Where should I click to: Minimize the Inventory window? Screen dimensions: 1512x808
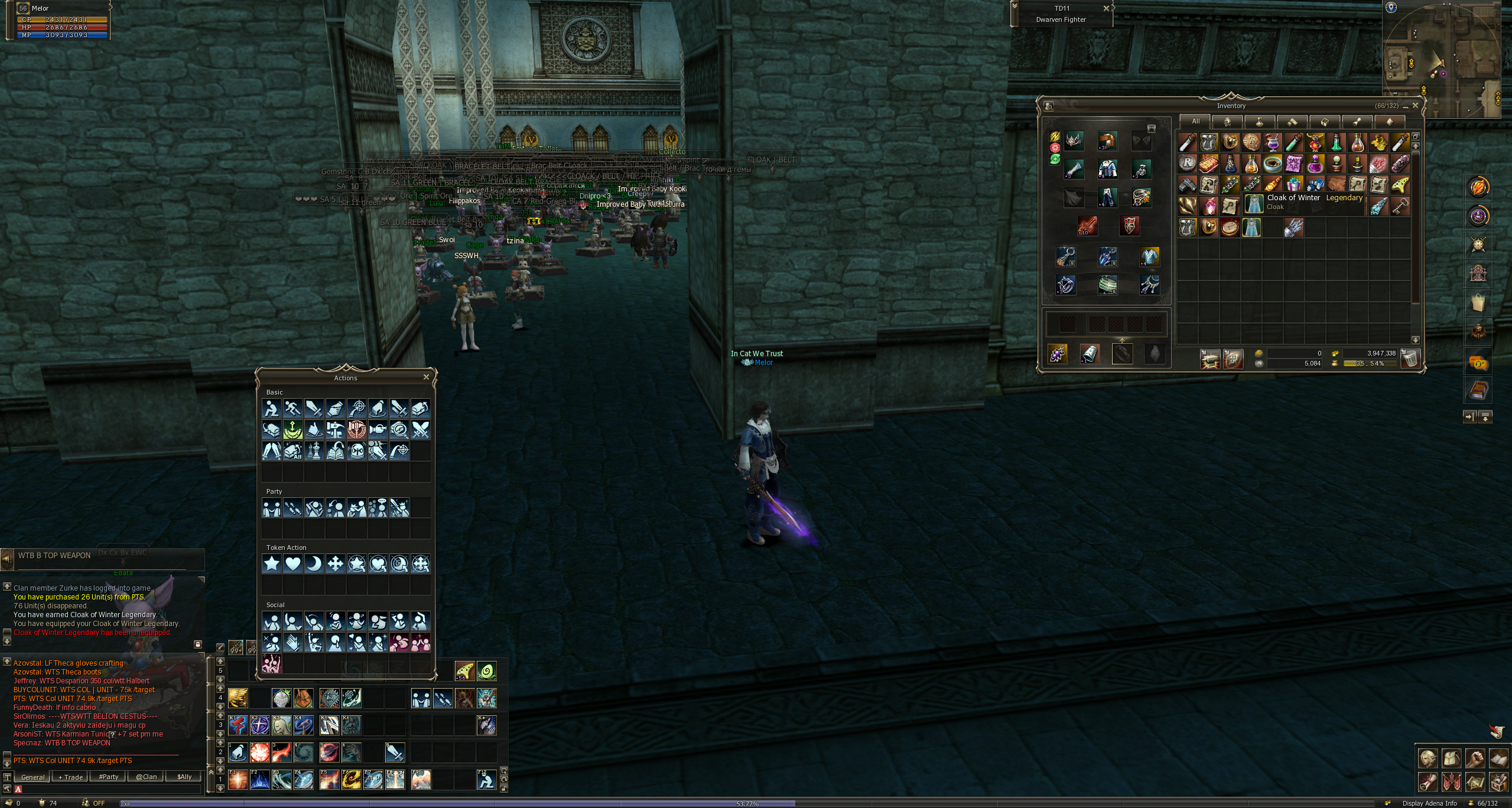tap(1404, 106)
